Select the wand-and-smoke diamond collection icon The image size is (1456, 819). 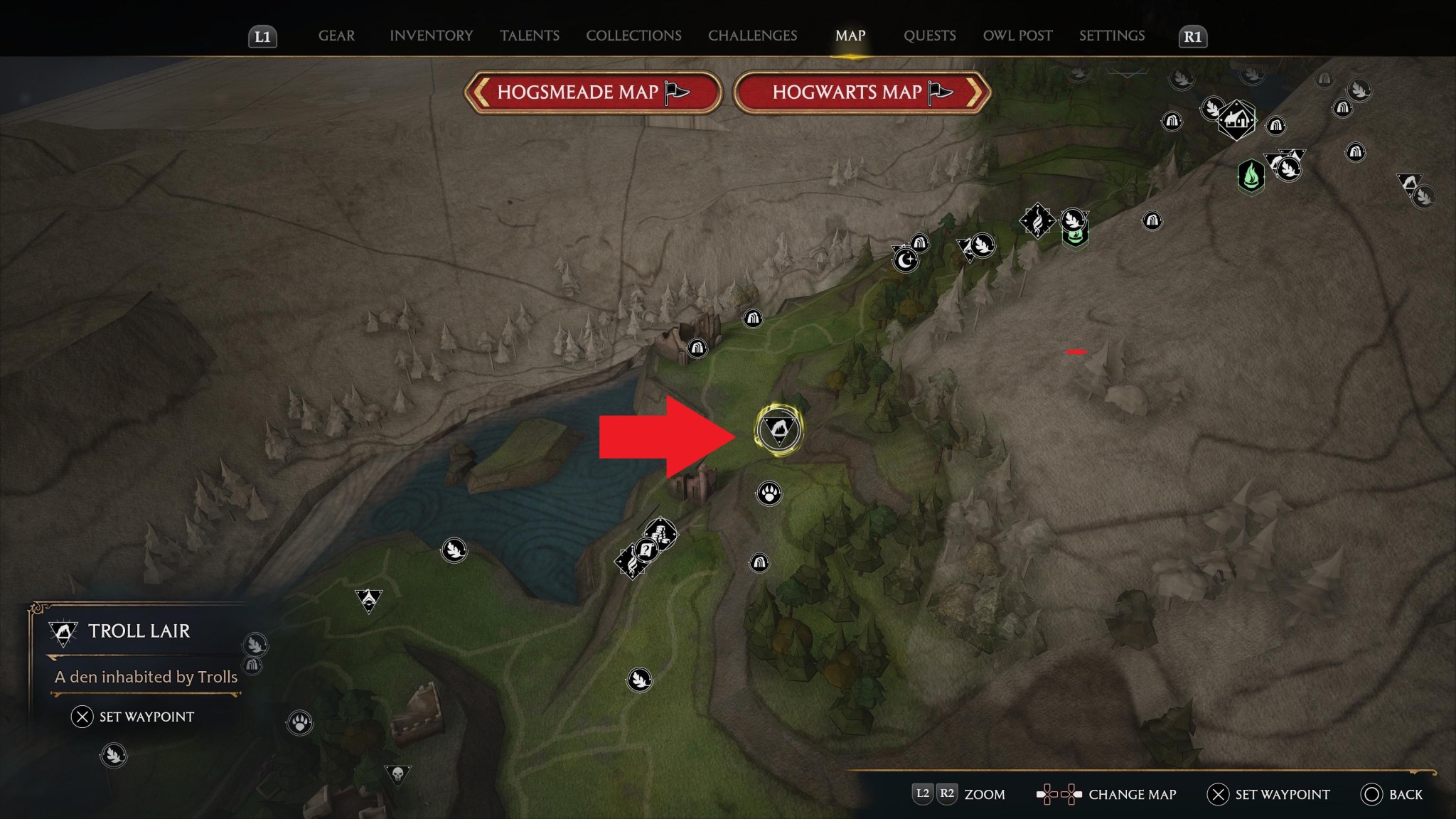(x=1037, y=220)
